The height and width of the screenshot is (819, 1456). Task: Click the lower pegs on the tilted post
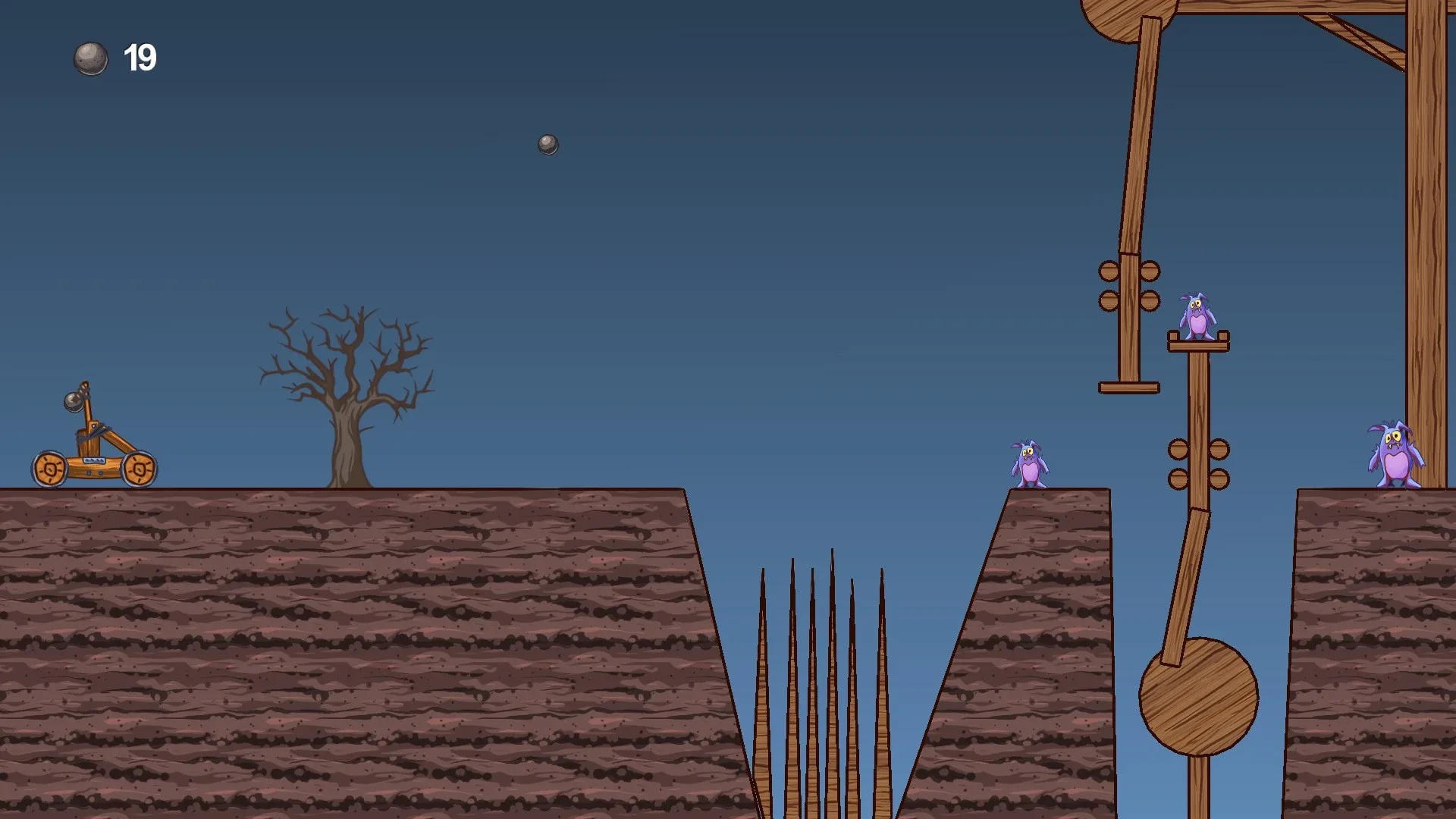click(x=1198, y=463)
